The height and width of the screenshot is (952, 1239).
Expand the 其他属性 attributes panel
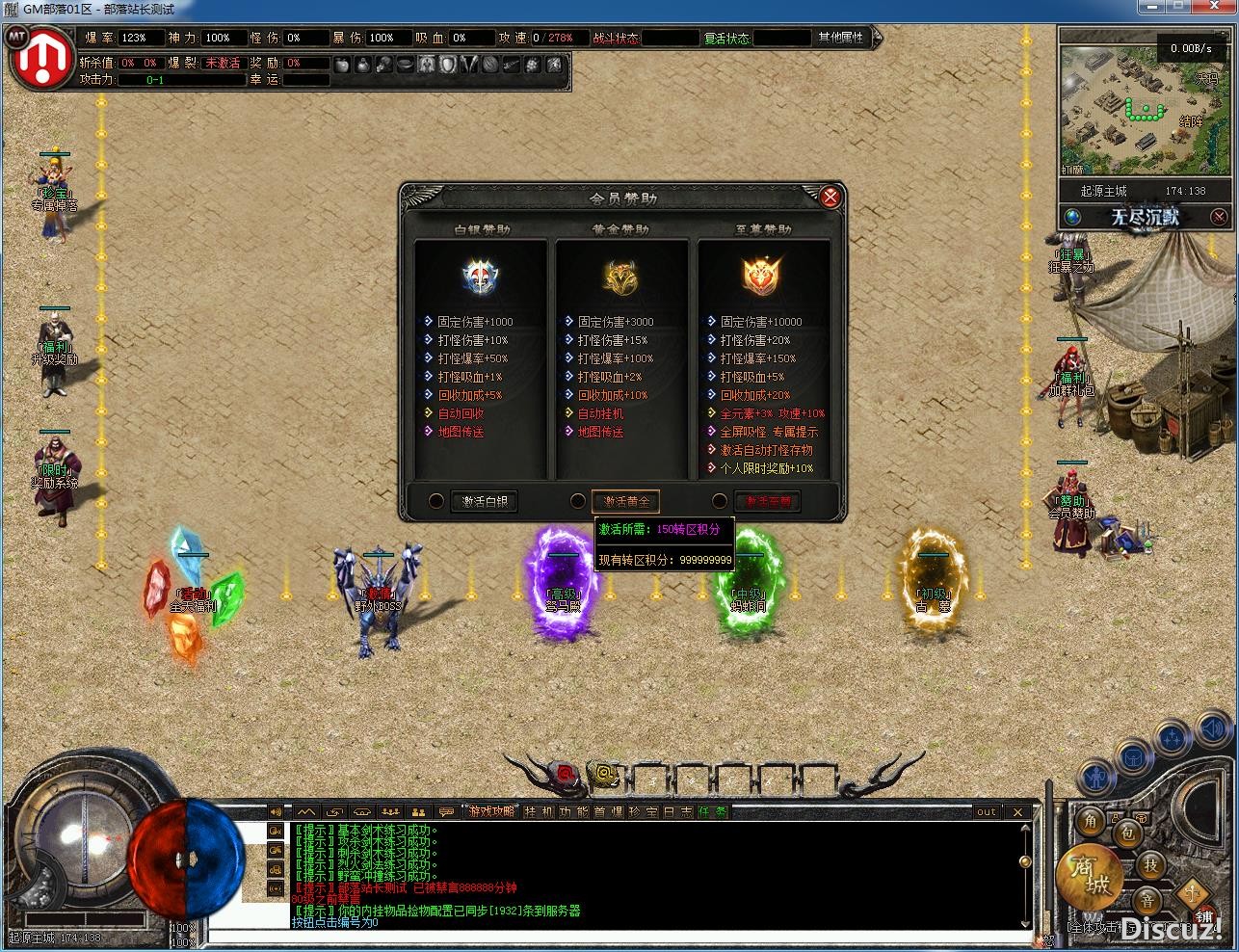(x=841, y=38)
